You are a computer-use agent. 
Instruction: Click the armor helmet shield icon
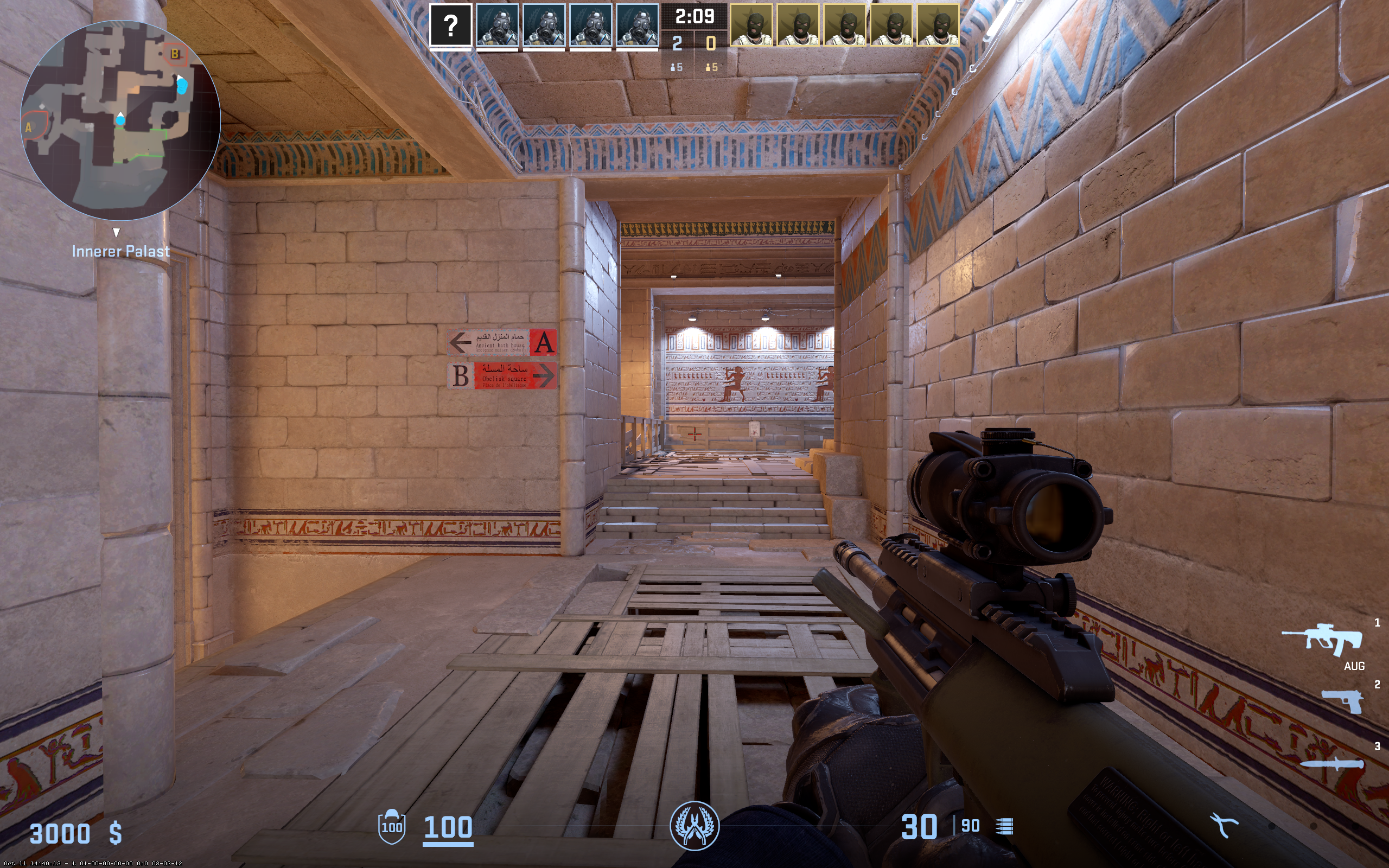pos(392,827)
